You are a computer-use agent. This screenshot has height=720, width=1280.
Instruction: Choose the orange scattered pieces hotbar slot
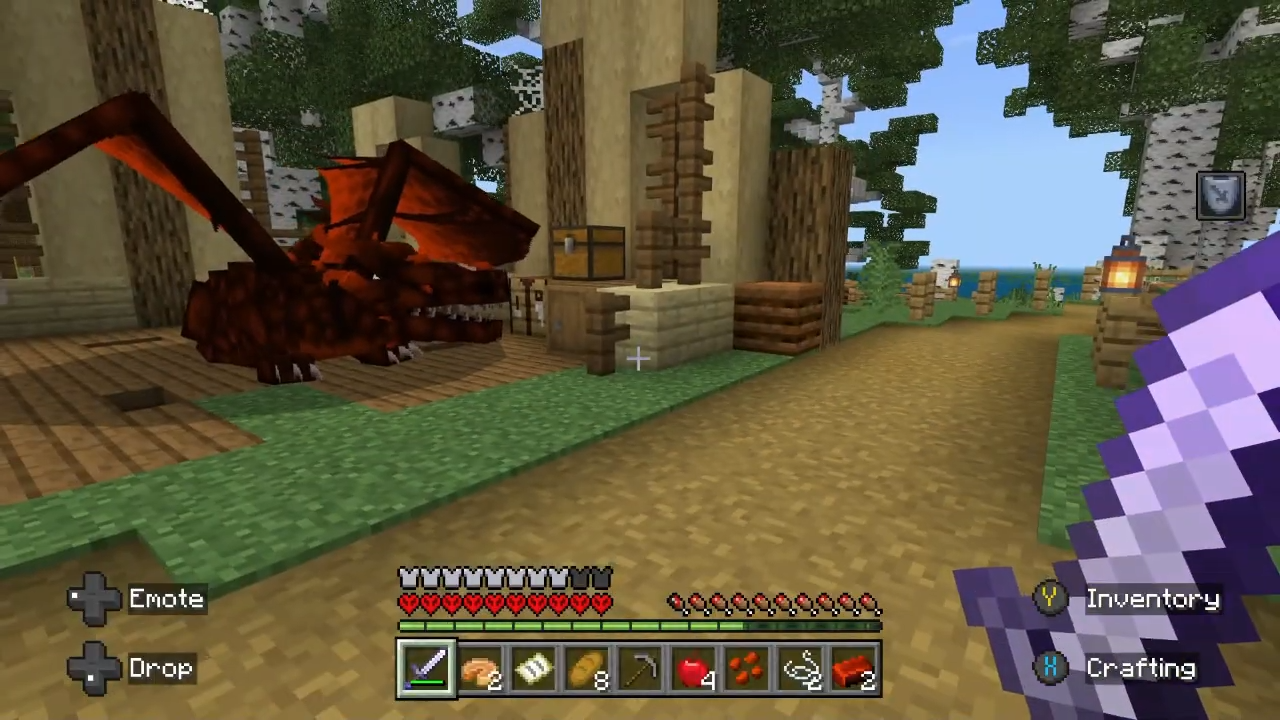tap(747, 668)
